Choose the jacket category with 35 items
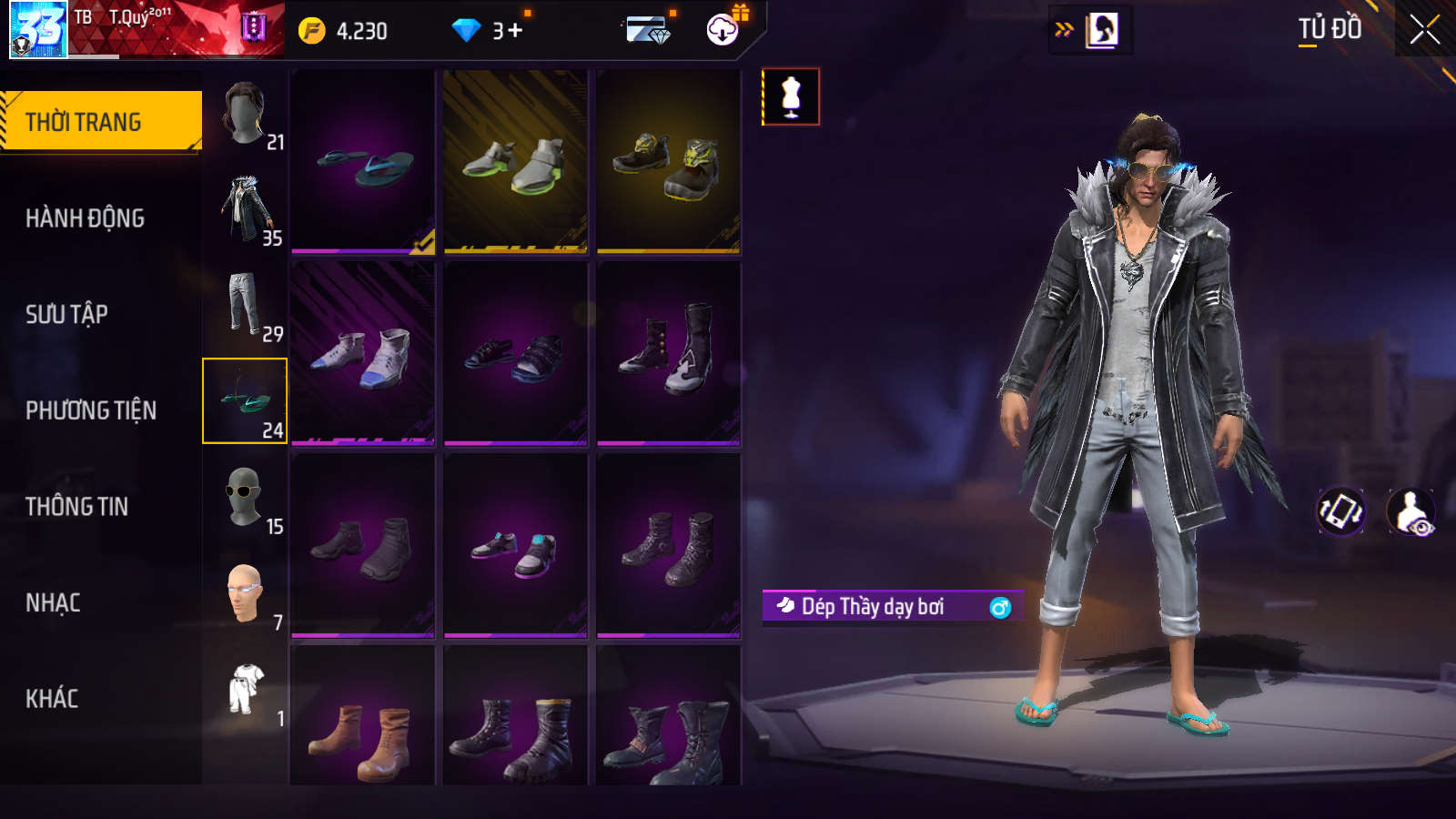The image size is (1456, 819). (246, 210)
